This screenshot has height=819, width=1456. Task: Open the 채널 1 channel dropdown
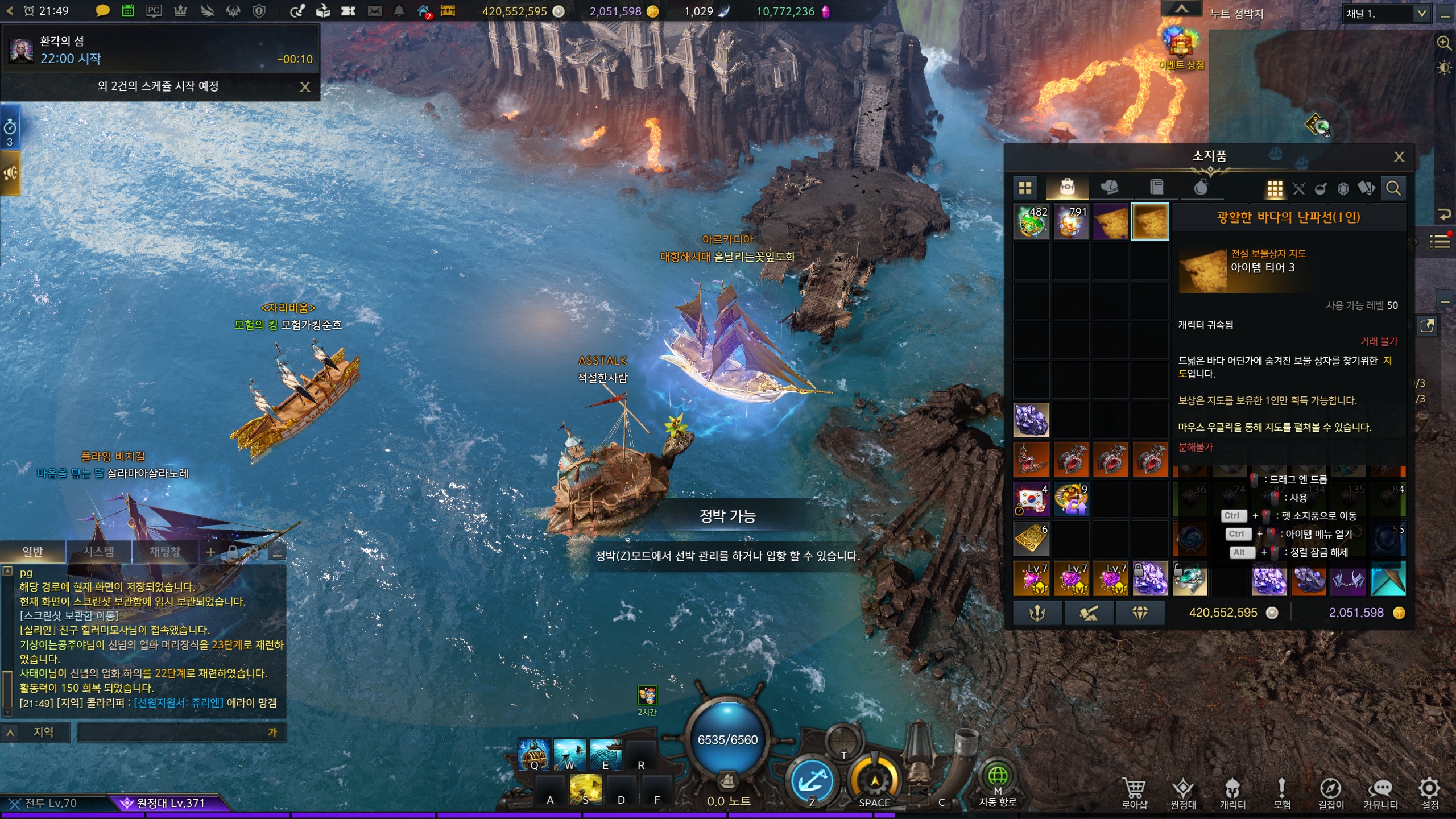(1385, 14)
